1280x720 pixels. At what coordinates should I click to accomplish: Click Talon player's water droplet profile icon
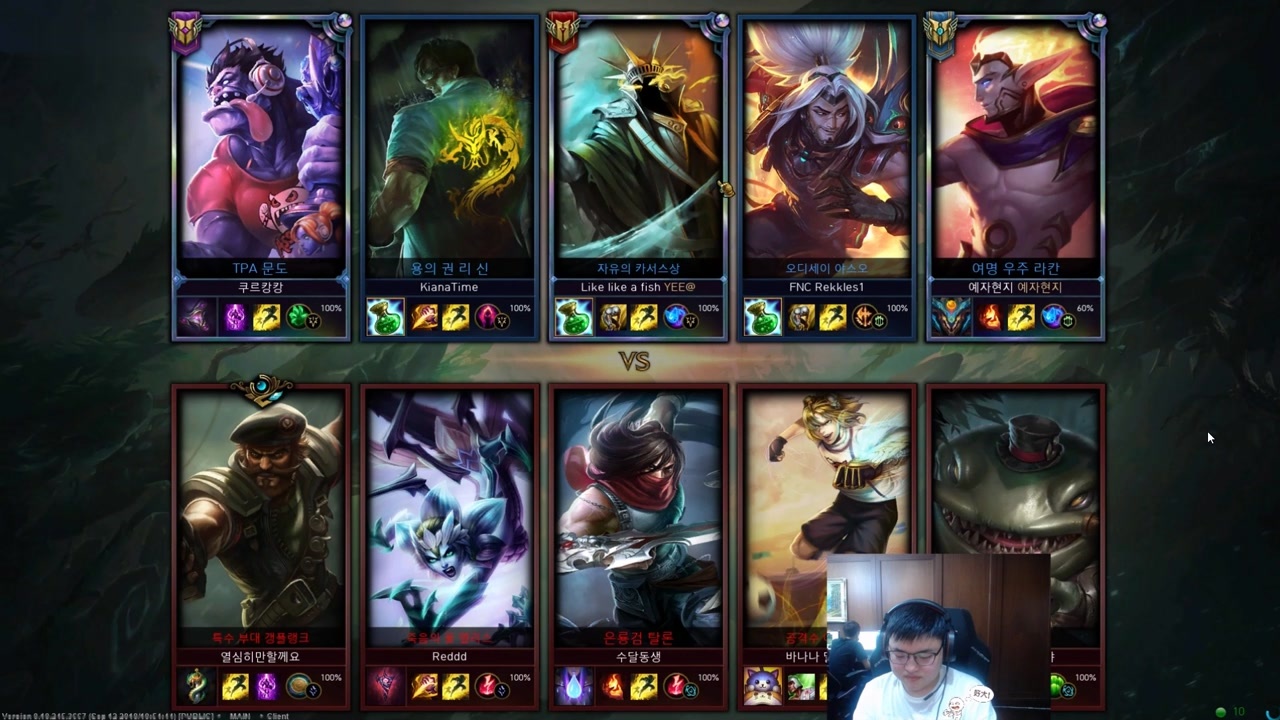coord(574,687)
